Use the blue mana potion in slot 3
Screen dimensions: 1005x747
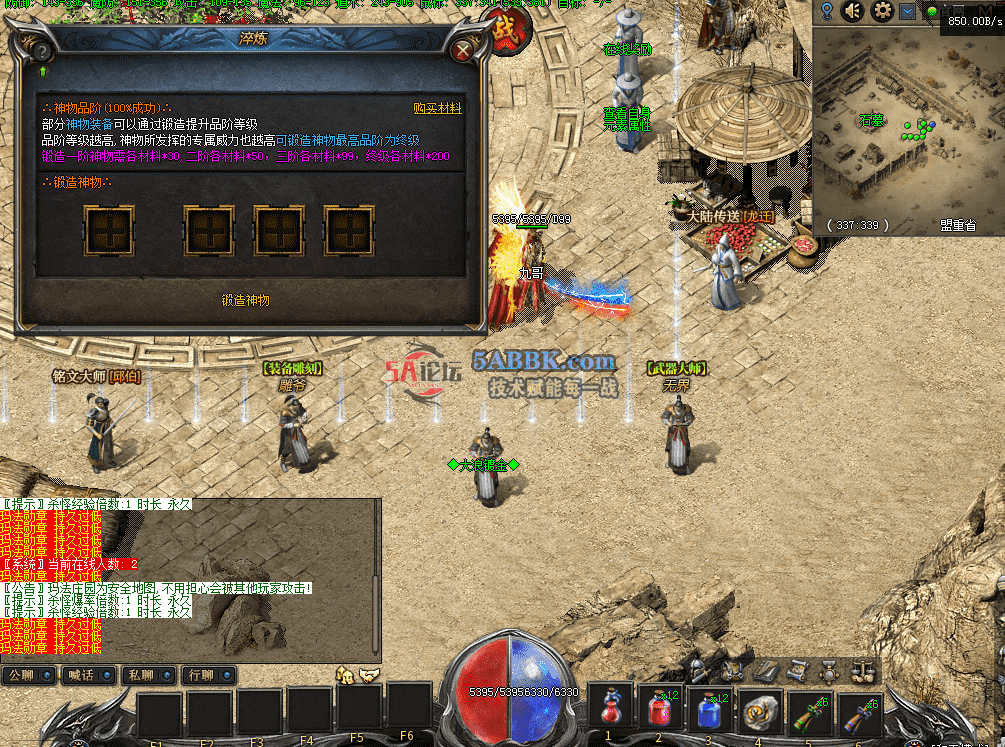click(710, 709)
